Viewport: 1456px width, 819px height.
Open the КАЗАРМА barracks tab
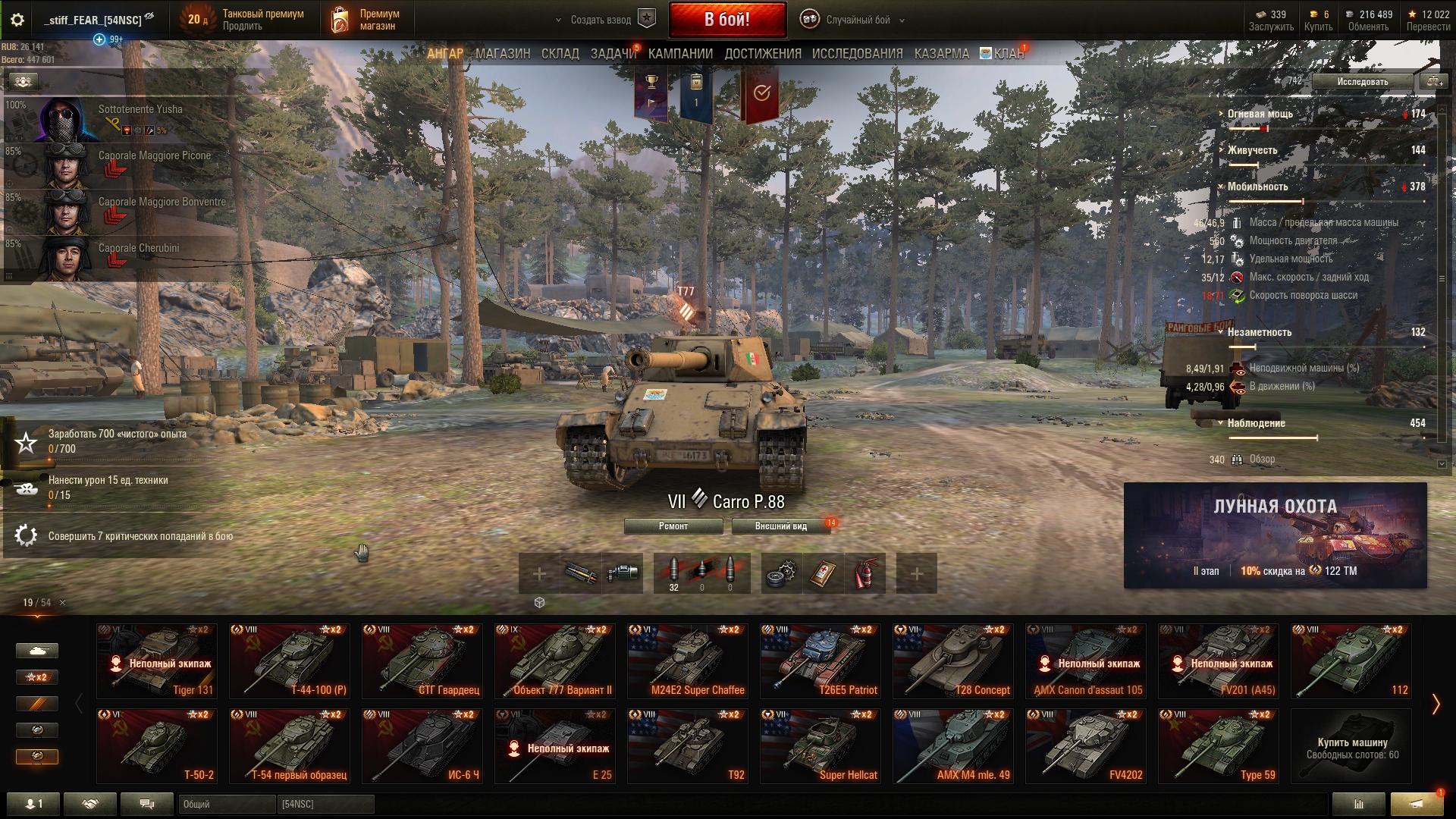941,54
